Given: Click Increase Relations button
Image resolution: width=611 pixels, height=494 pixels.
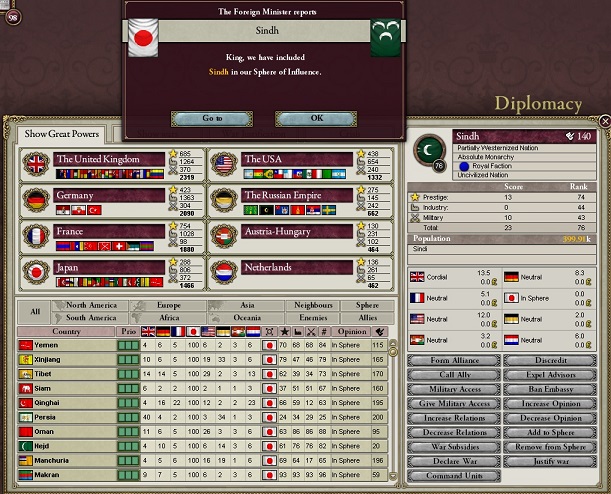Looking at the screenshot, I should (454, 418).
